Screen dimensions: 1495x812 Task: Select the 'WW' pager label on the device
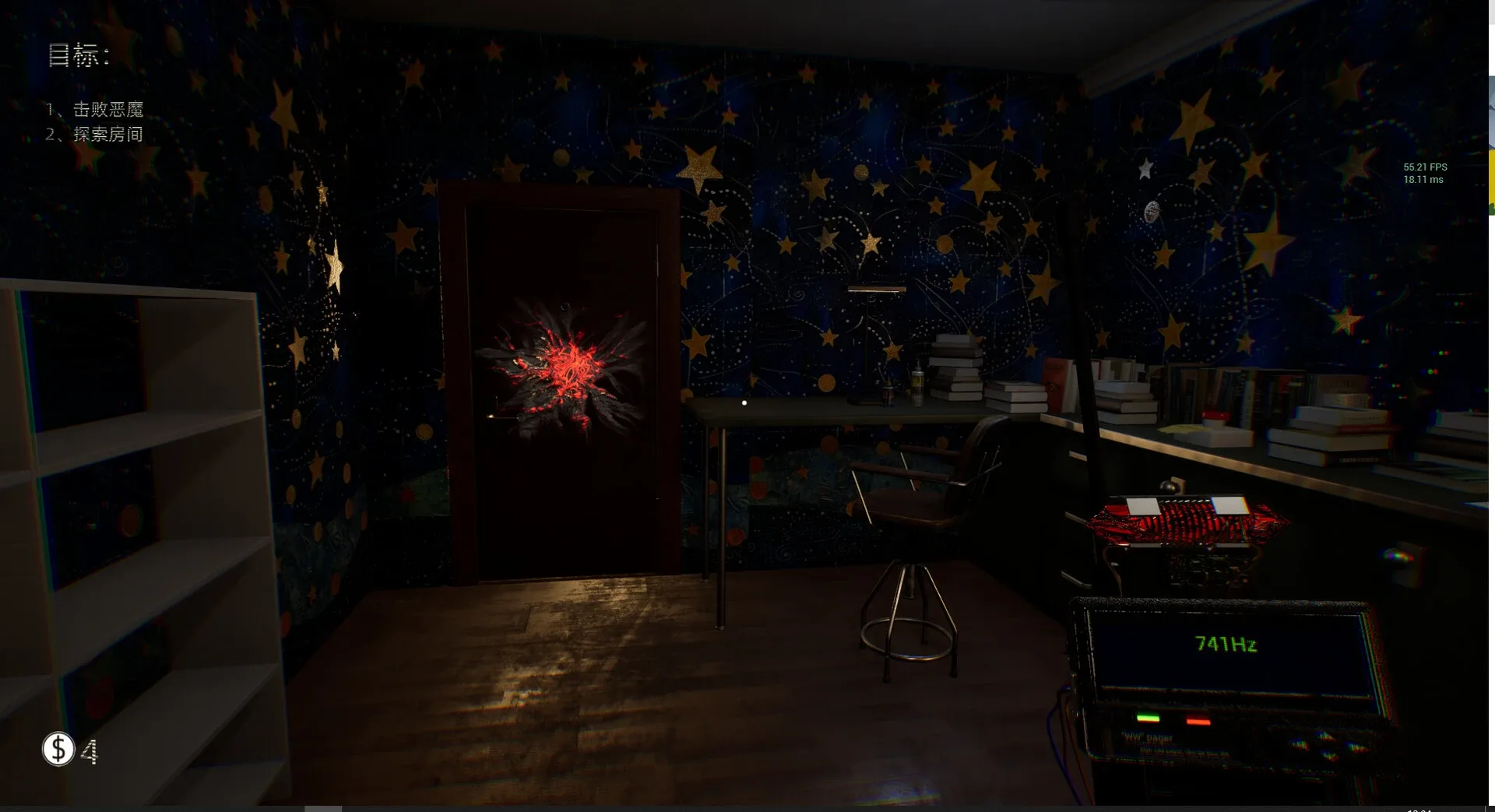click(1146, 738)
